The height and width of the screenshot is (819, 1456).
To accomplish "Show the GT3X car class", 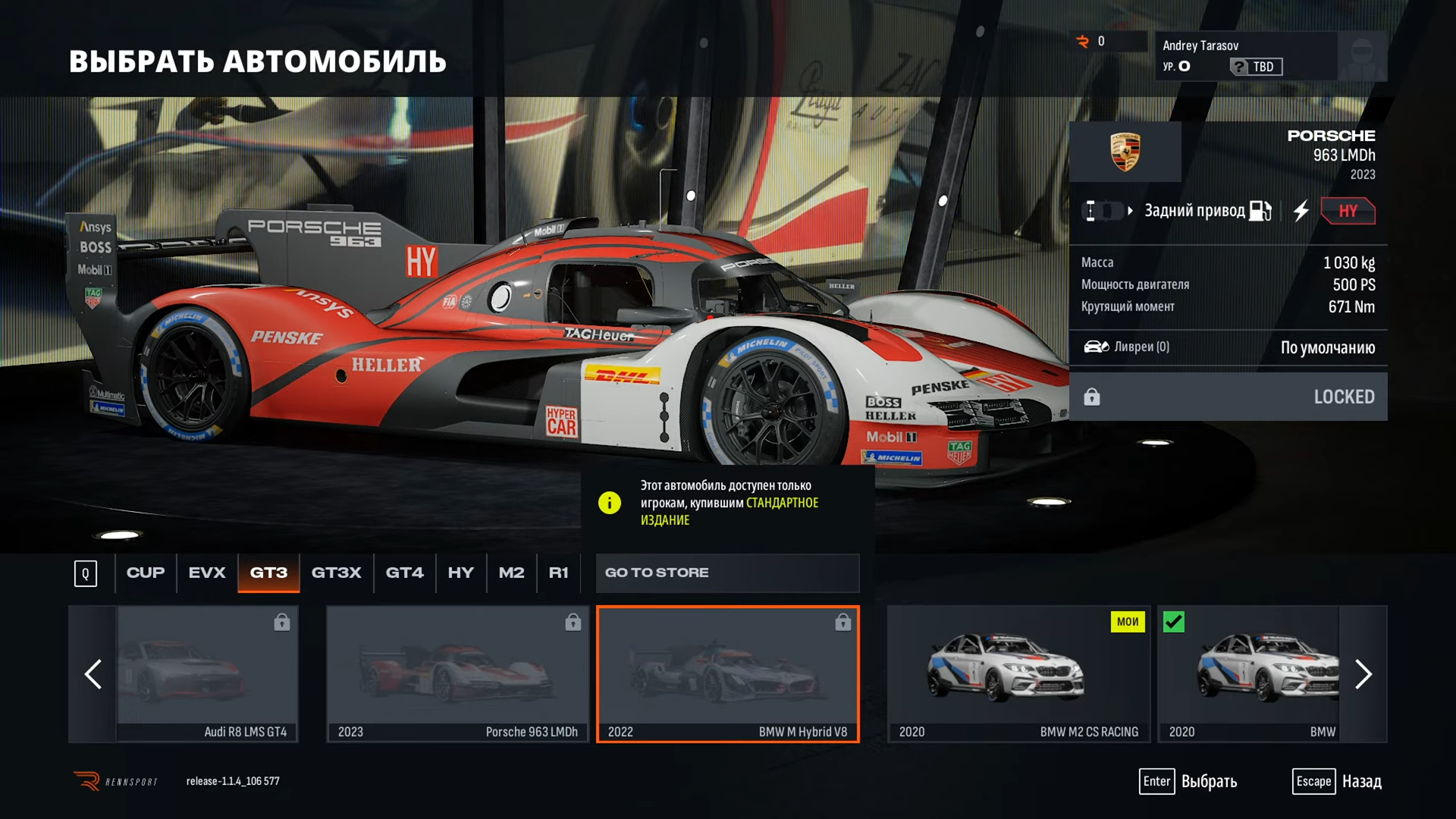I will tap(336, 573).
